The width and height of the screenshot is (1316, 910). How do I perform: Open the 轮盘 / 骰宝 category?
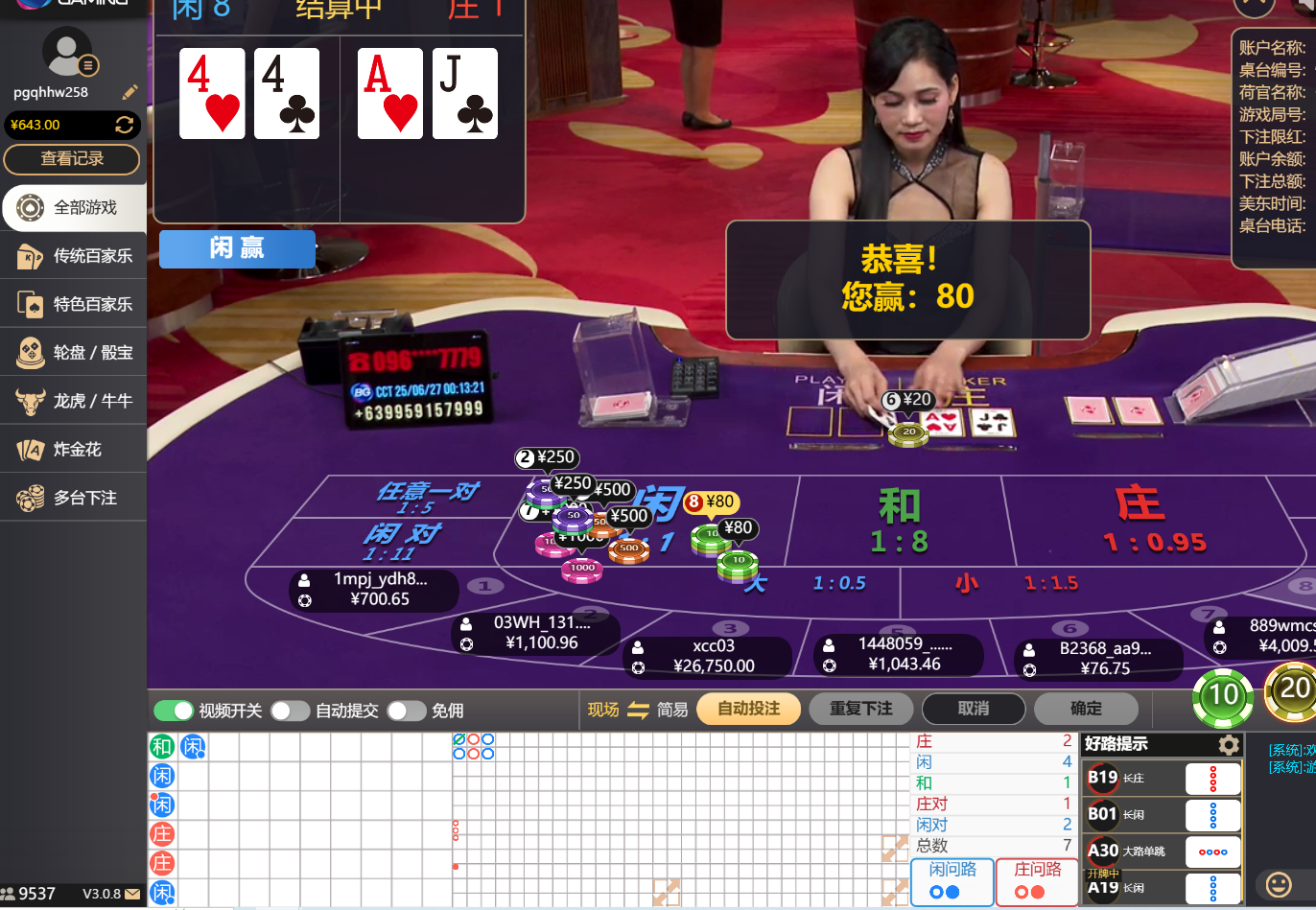(x=74, y=352)
